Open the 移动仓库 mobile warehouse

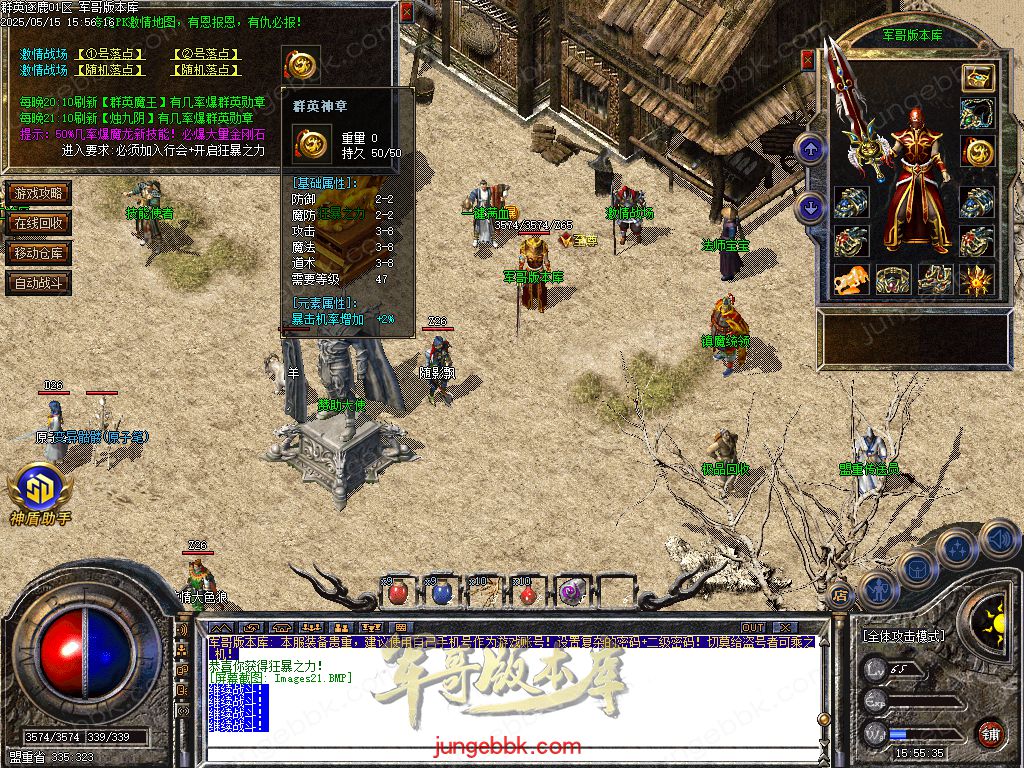(39, 253)
